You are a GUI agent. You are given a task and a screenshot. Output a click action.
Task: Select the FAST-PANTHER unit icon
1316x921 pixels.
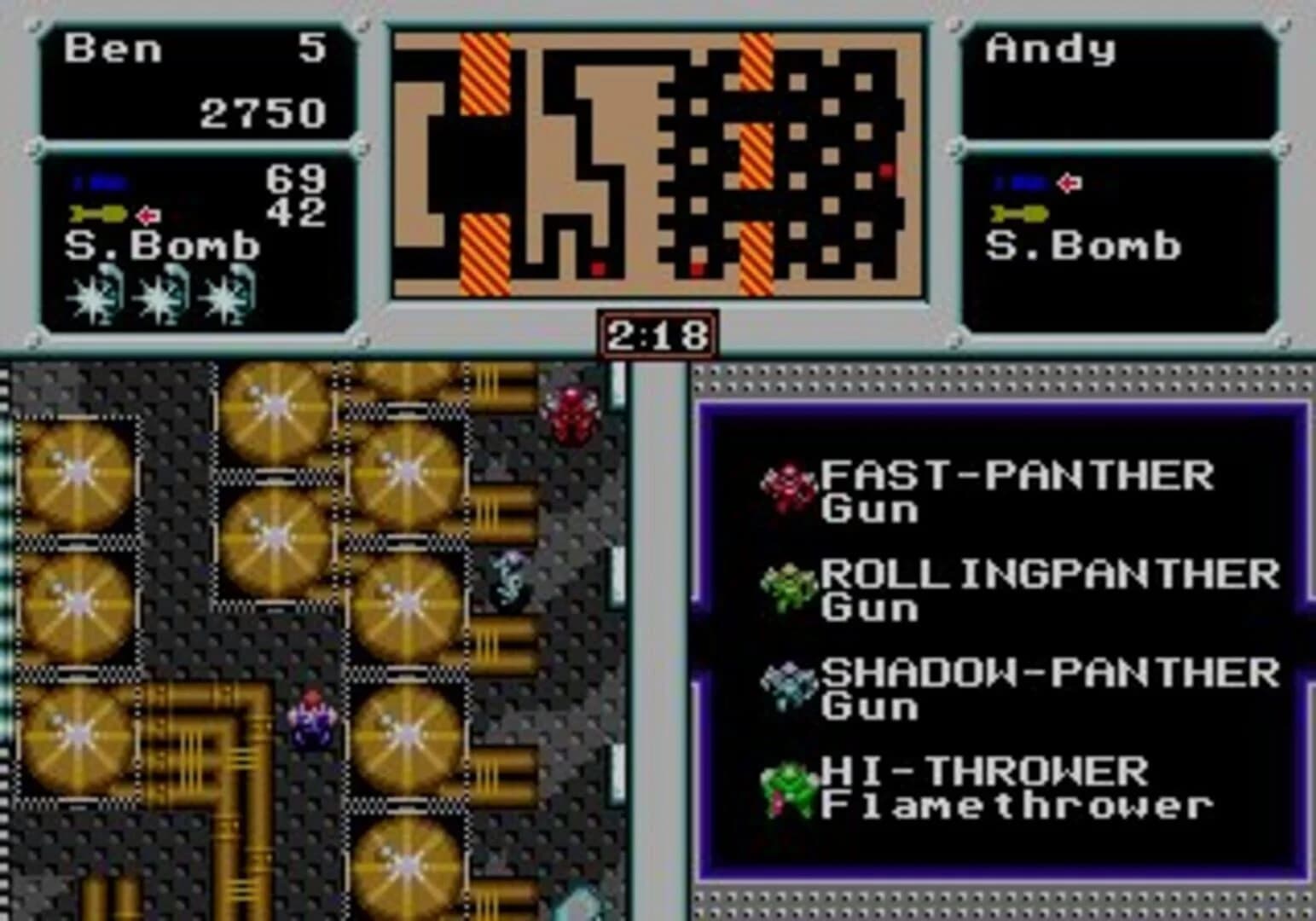(x=790, y=482)
